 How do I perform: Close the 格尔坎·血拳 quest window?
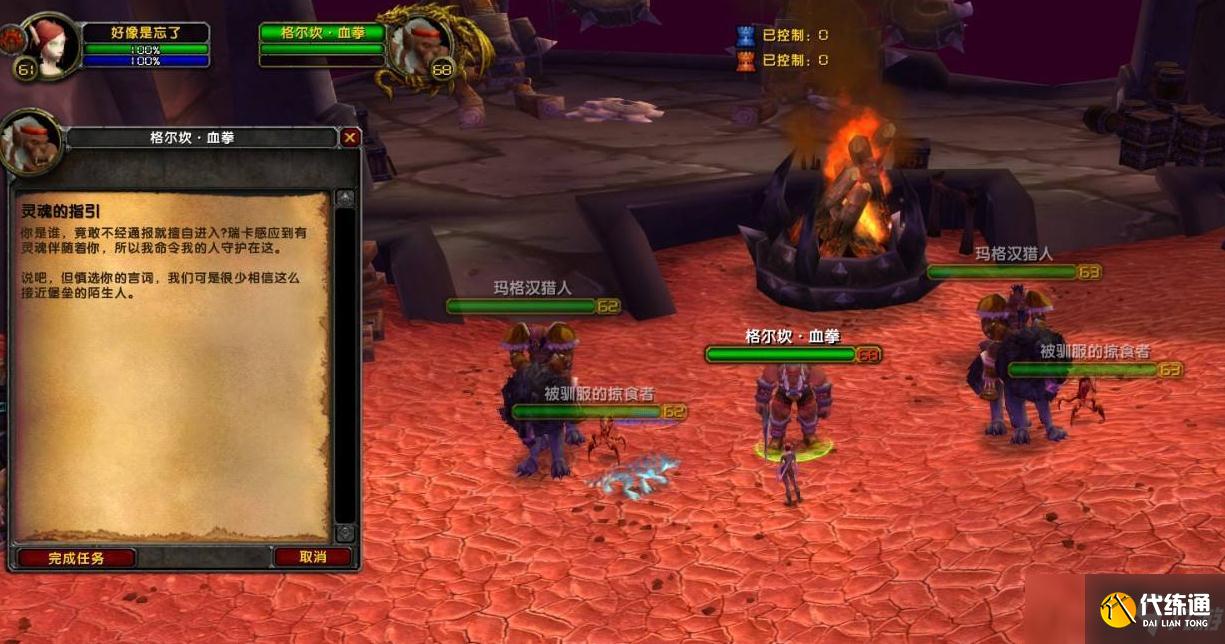(349, 138)
